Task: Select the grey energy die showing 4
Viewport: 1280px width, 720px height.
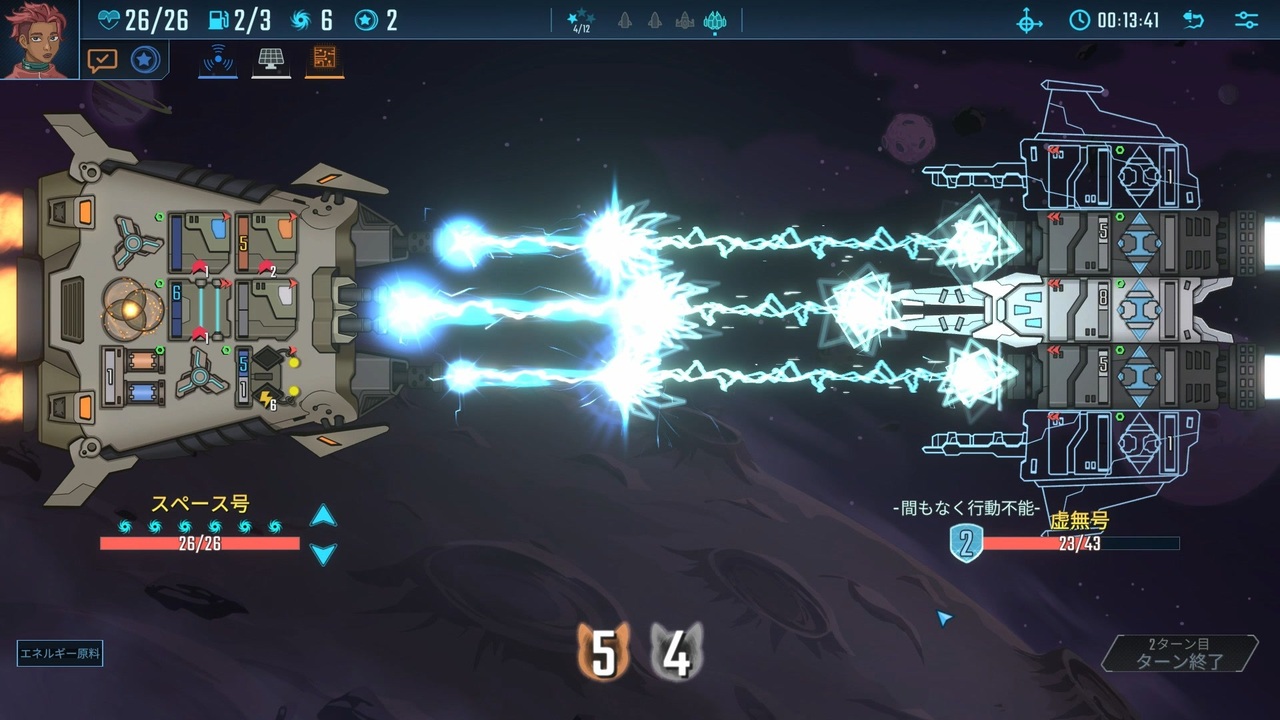Action: [x=677, y=653]
